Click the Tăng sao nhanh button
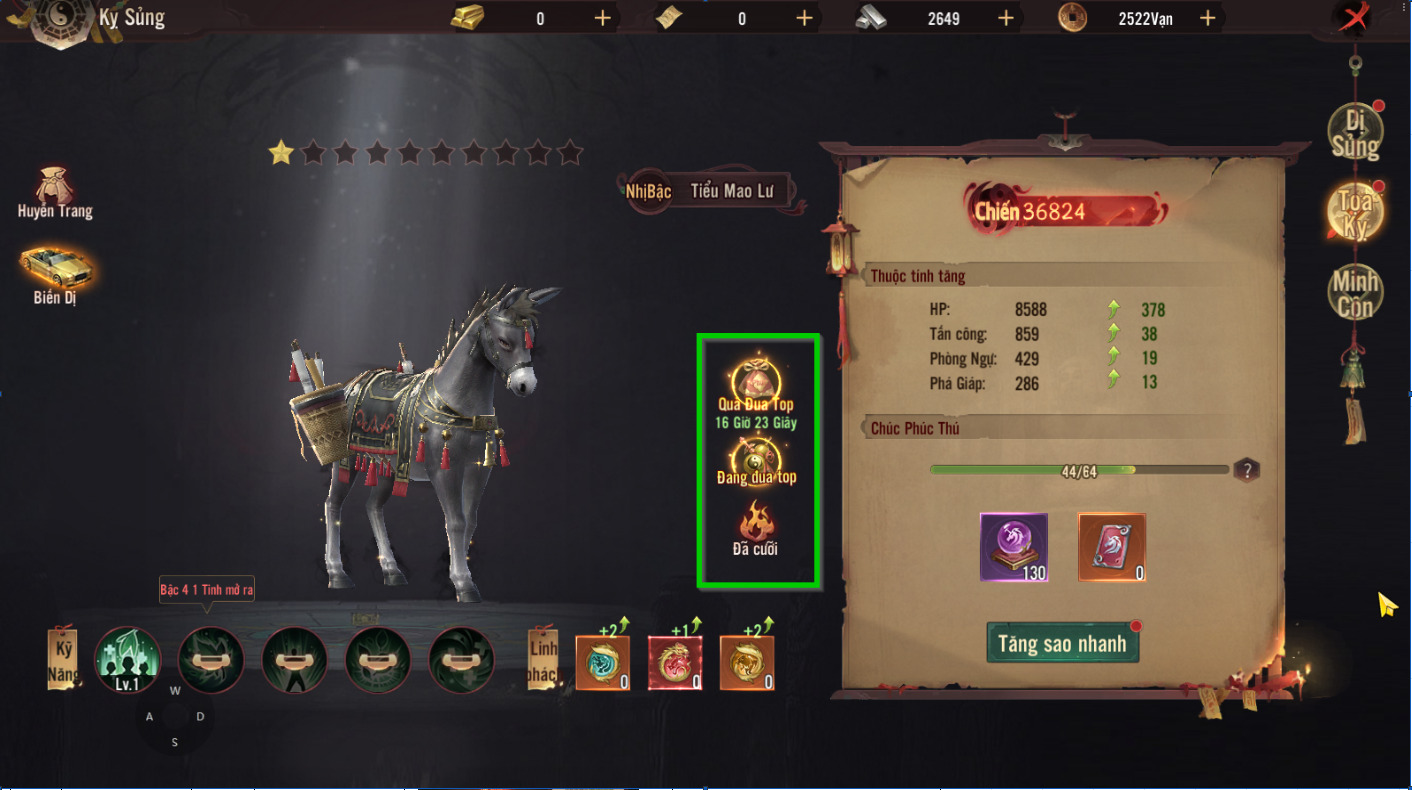 1062,643
